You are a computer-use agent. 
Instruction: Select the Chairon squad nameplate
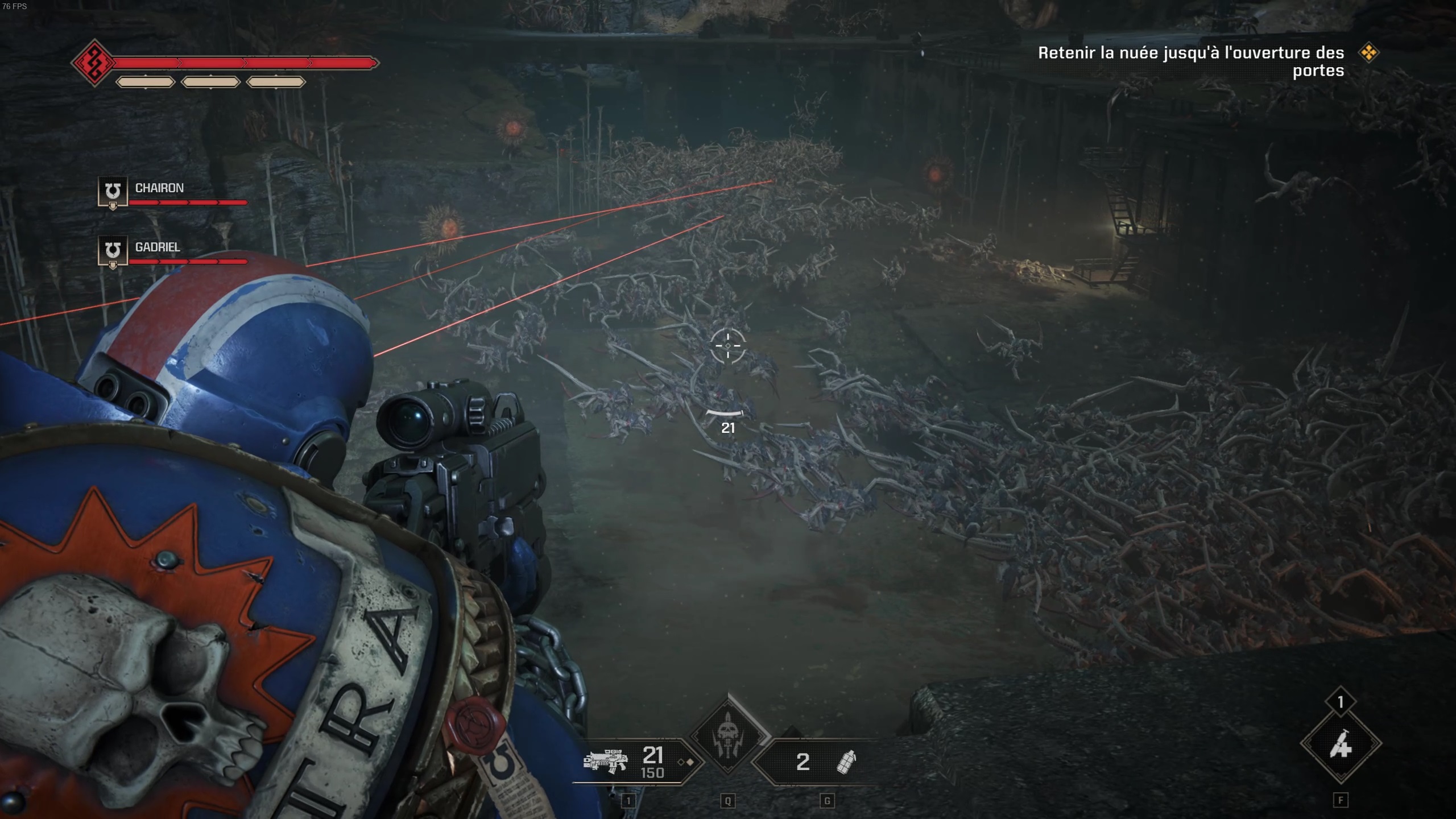(x=160, y=188)
